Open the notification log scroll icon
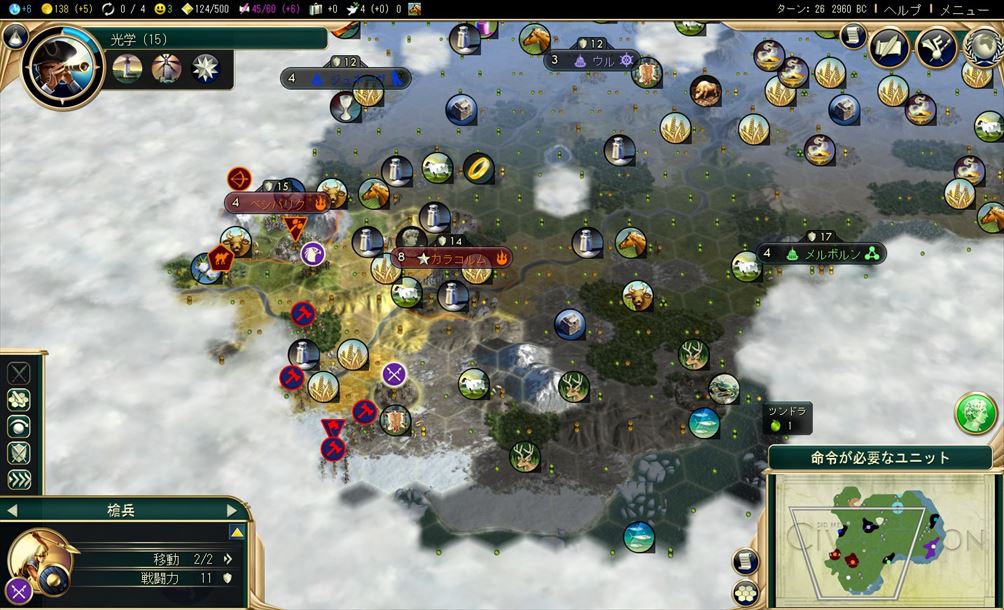This screenshot has width=1004, height=610. pyautogui.click(x=852, y=37)
